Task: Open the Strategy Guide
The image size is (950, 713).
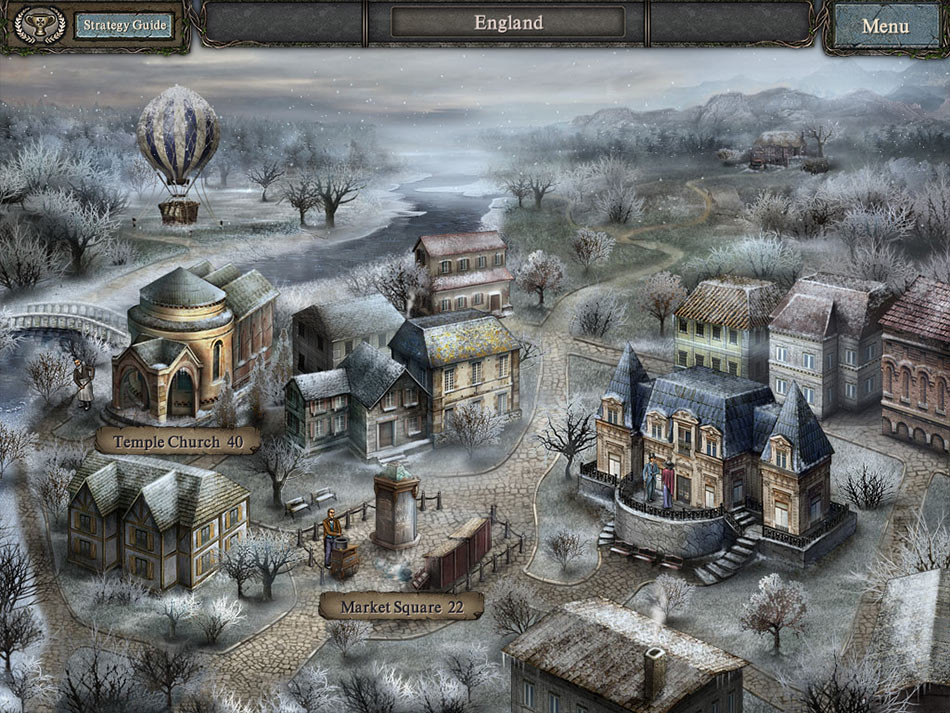Action: point(123,25)
